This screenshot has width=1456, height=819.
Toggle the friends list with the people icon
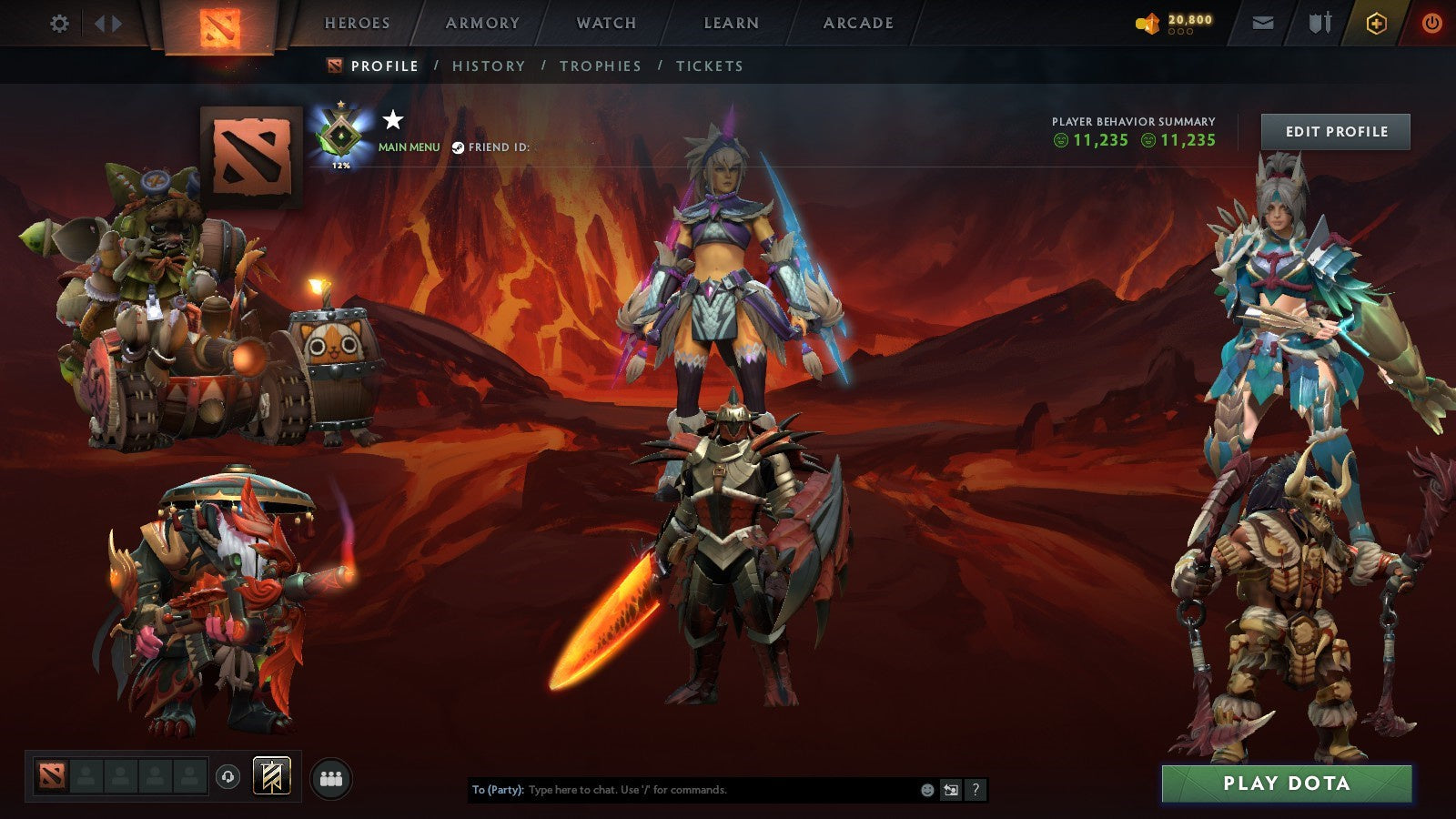[x=332, y=778]
